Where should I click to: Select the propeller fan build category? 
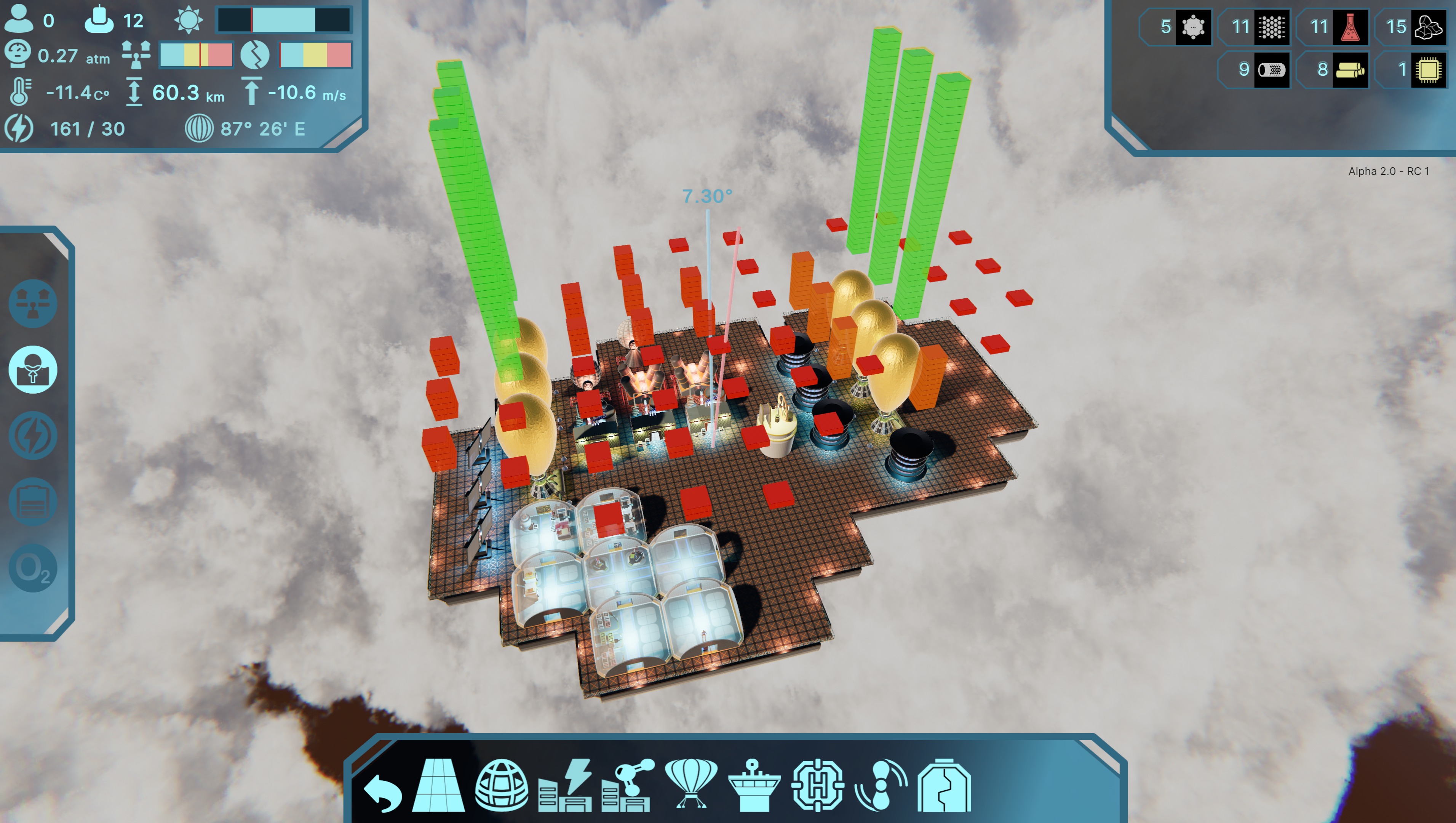(x=881, y=786)
